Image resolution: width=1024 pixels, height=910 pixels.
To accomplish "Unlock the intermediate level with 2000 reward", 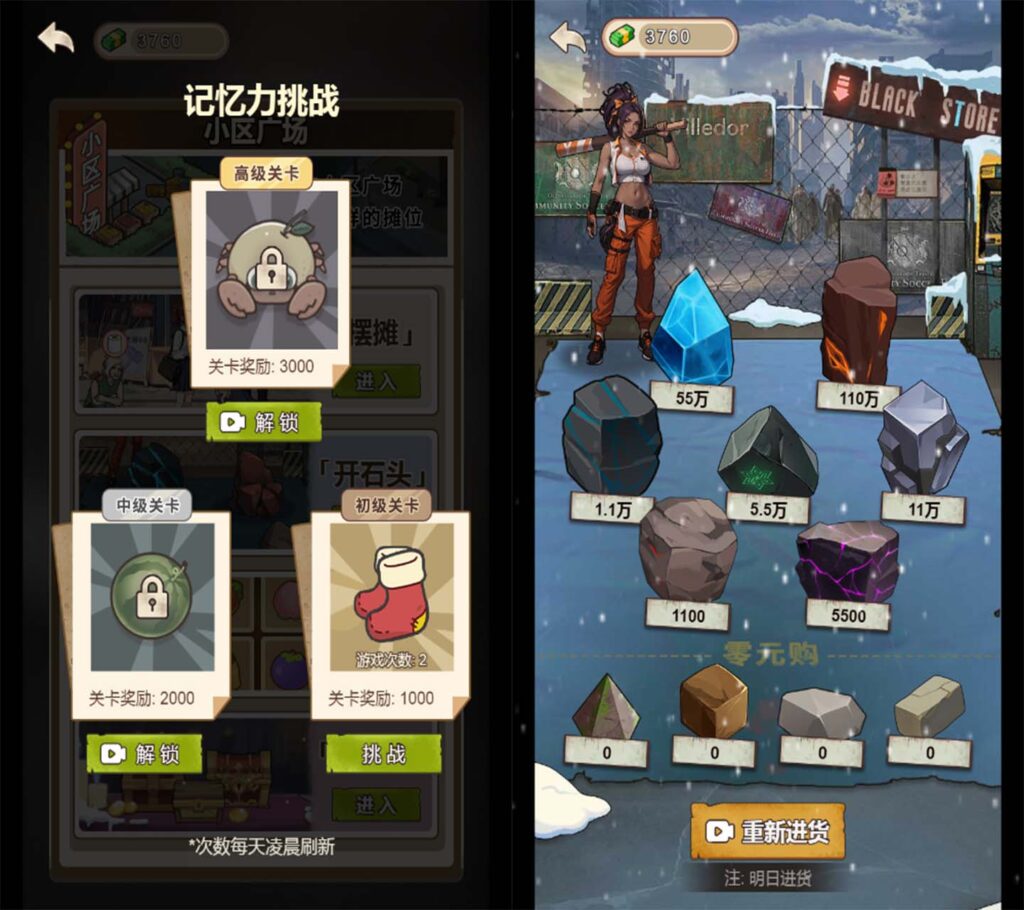I will (144, 754).
